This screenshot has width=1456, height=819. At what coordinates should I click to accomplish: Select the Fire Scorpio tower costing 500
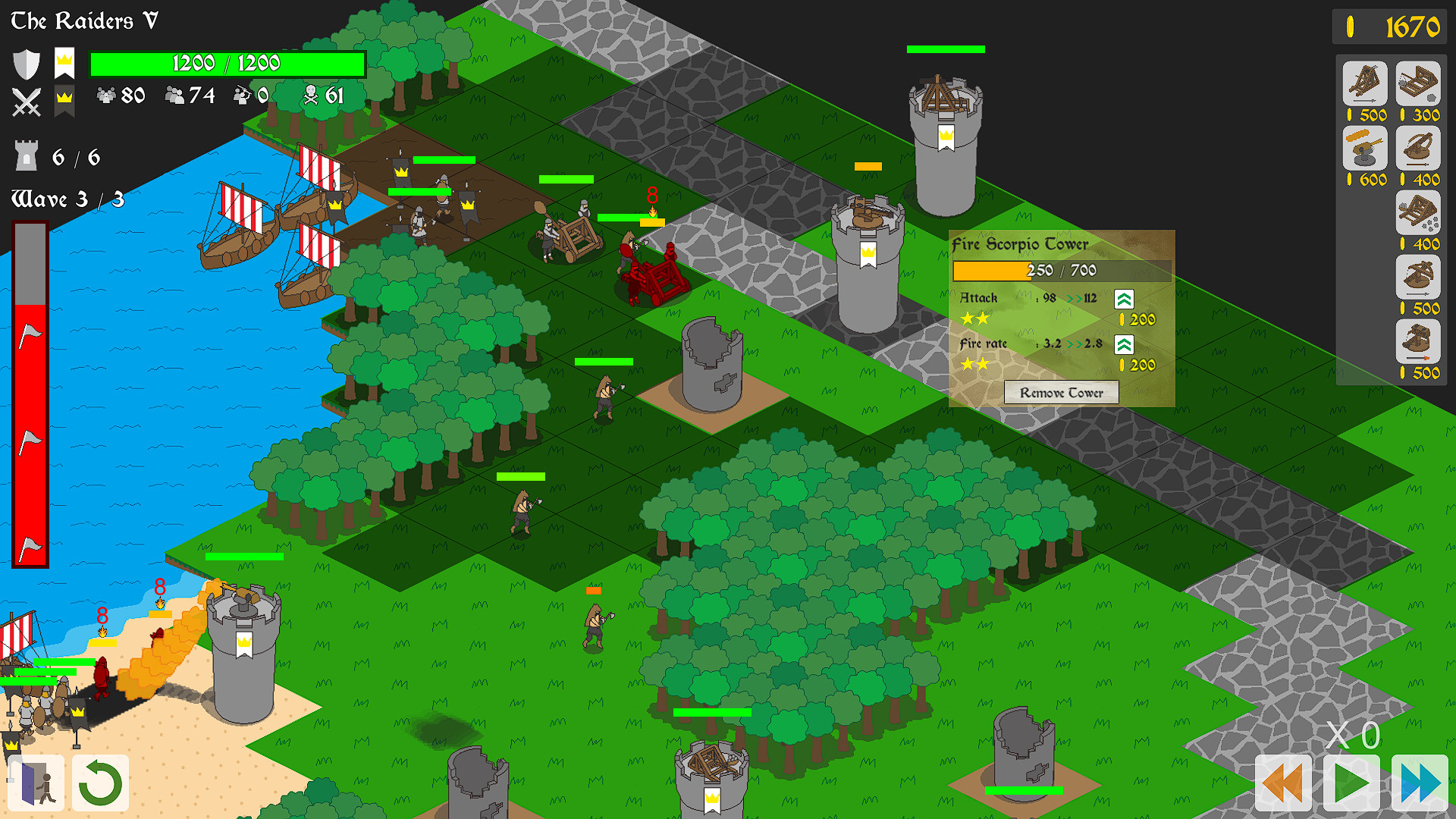[x=1417, y=344]
